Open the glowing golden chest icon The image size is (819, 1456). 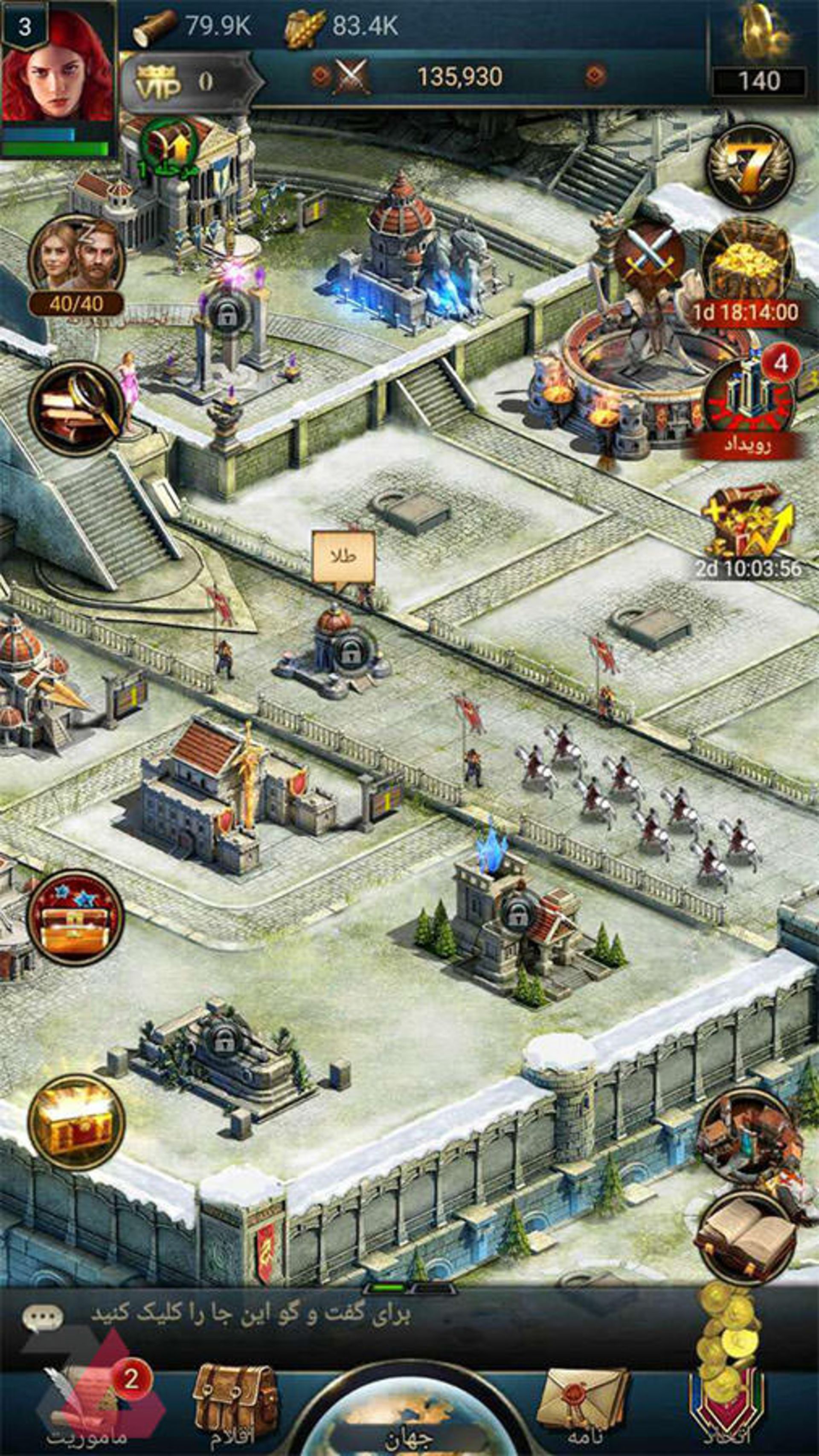point(76,1122)
